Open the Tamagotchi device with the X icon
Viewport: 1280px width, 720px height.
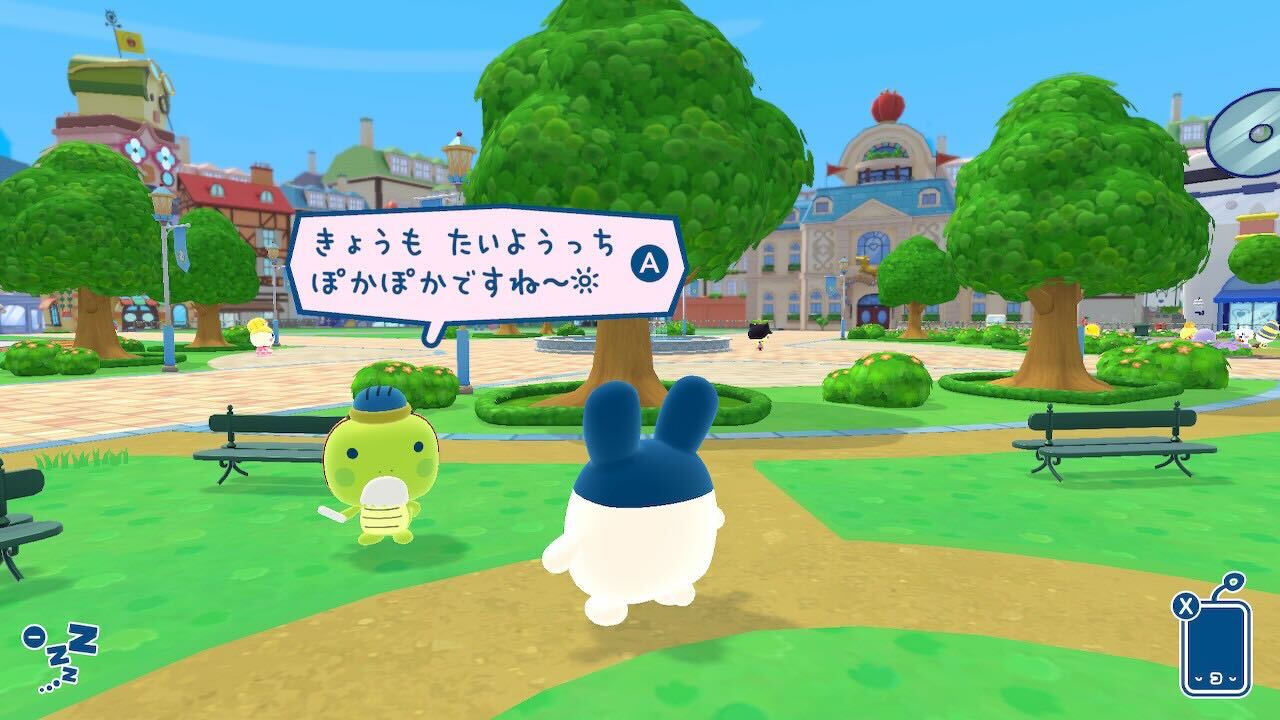coord(1216,650)
